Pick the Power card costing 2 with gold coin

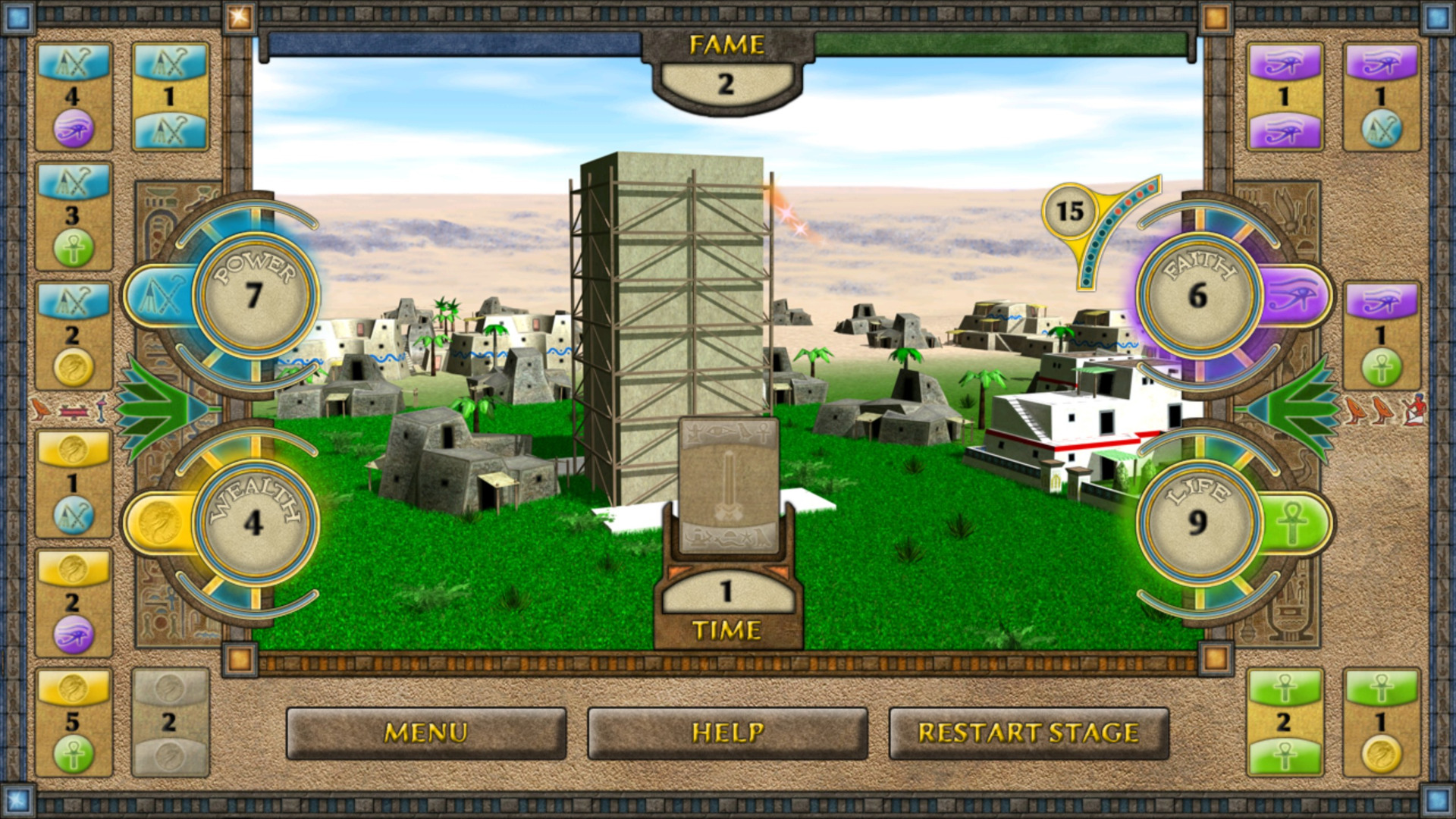coord(74,335)
